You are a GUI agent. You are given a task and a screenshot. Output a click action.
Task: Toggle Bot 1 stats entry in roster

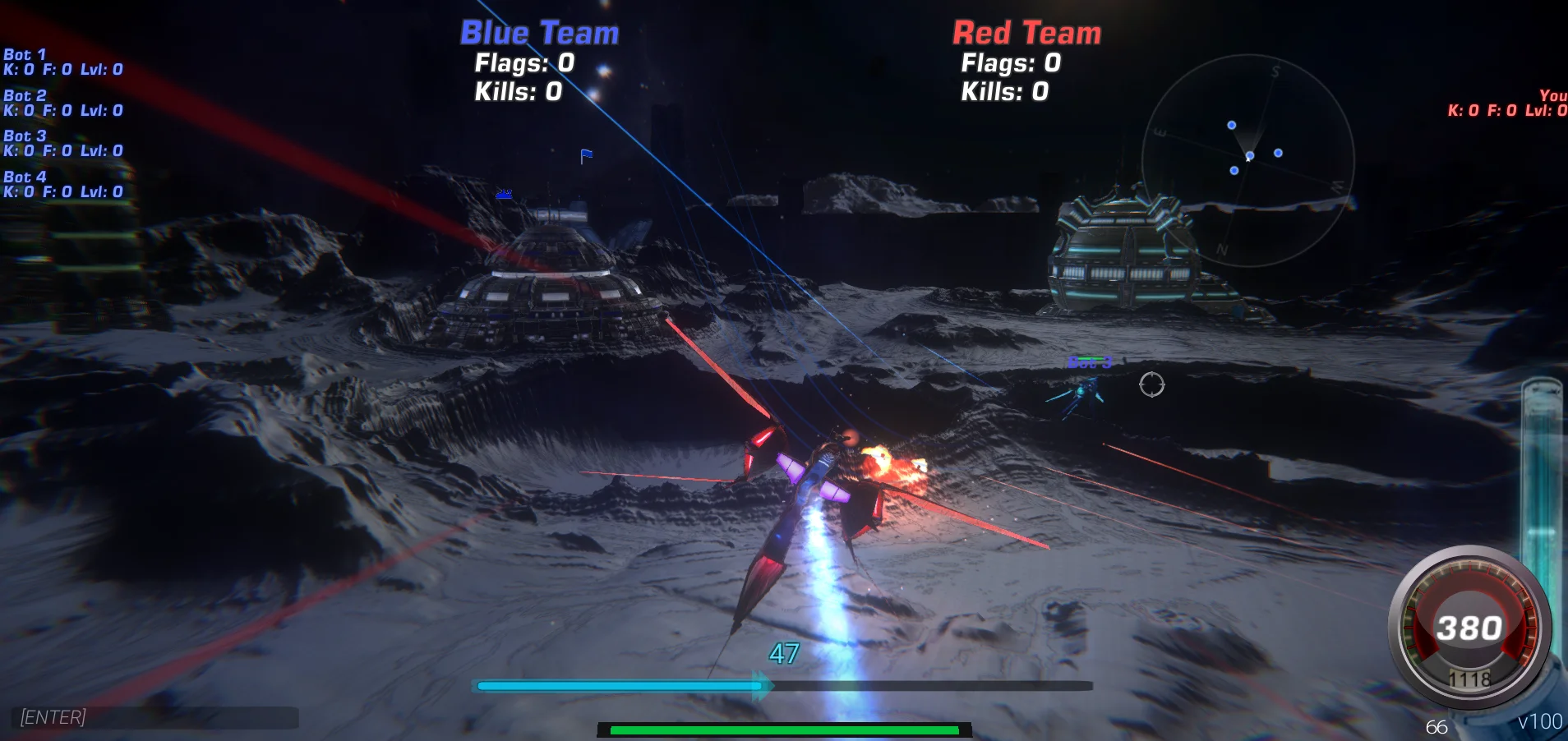(x=62, y=62)
